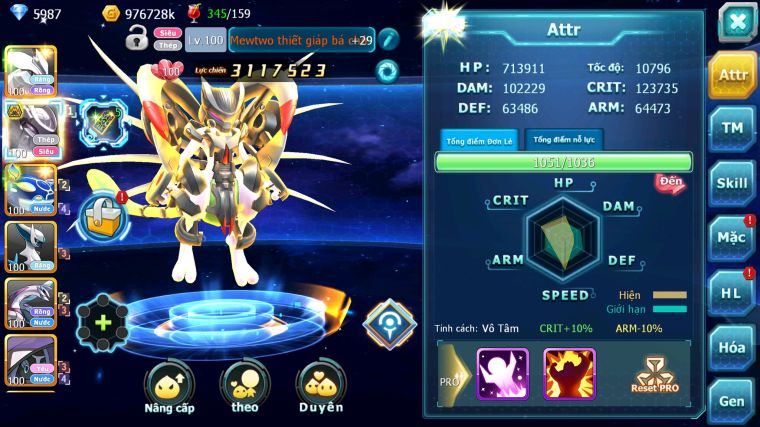Click the circular refresh icon

(x=386, y=71)
